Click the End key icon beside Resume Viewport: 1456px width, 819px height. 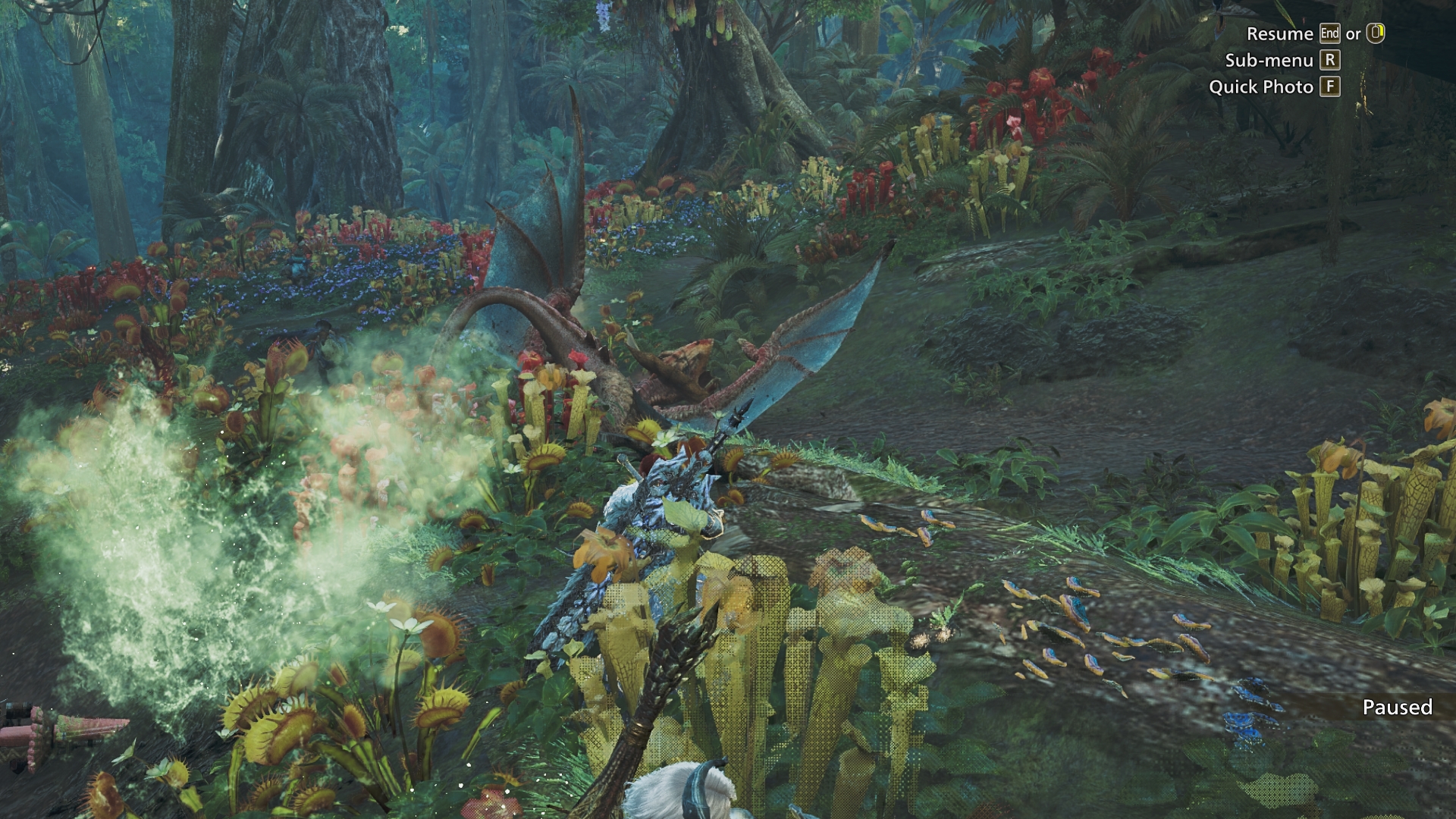pos(1330,33)
